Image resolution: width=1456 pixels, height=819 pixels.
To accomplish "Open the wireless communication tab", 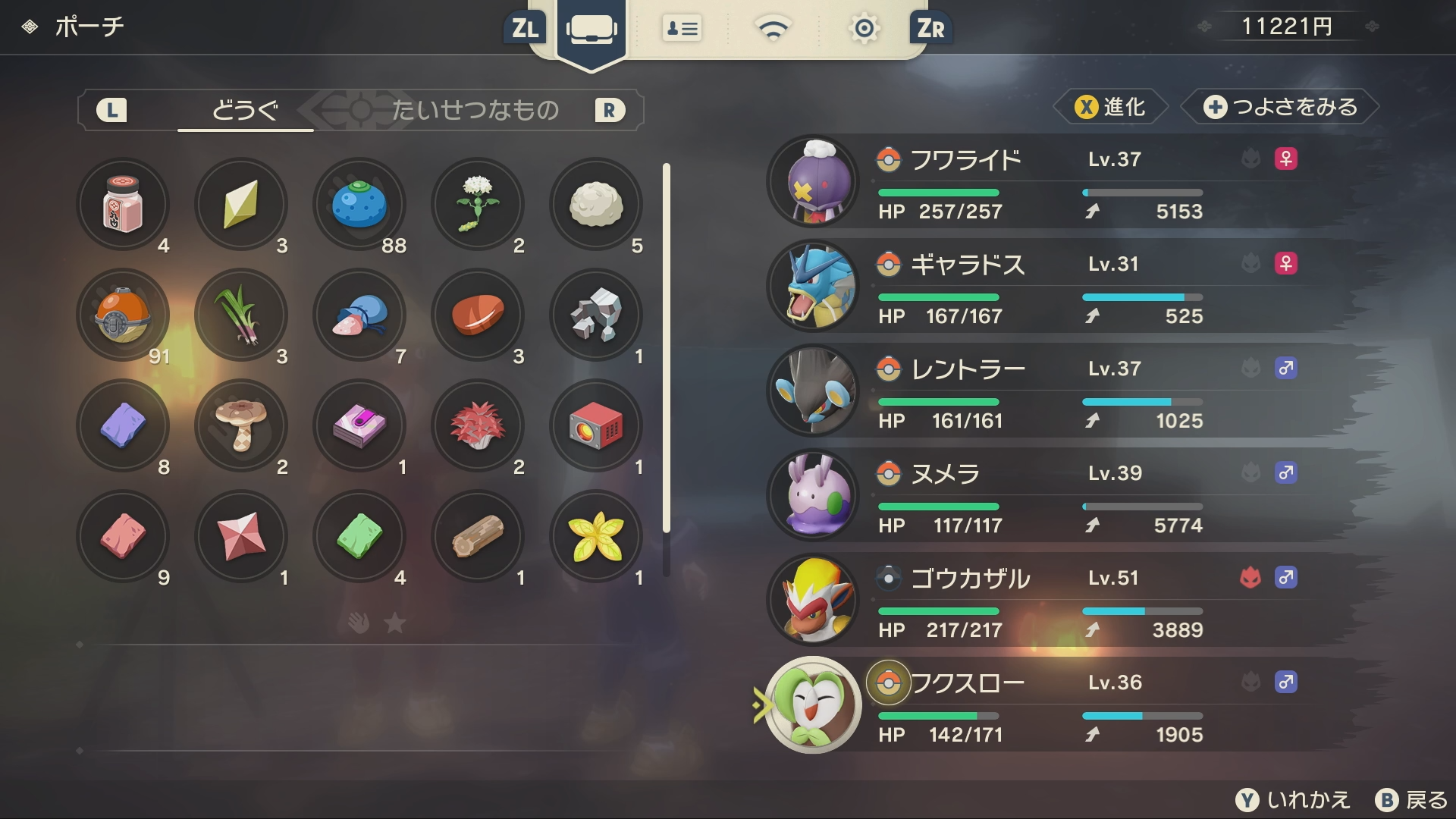I will click(773, 29).
